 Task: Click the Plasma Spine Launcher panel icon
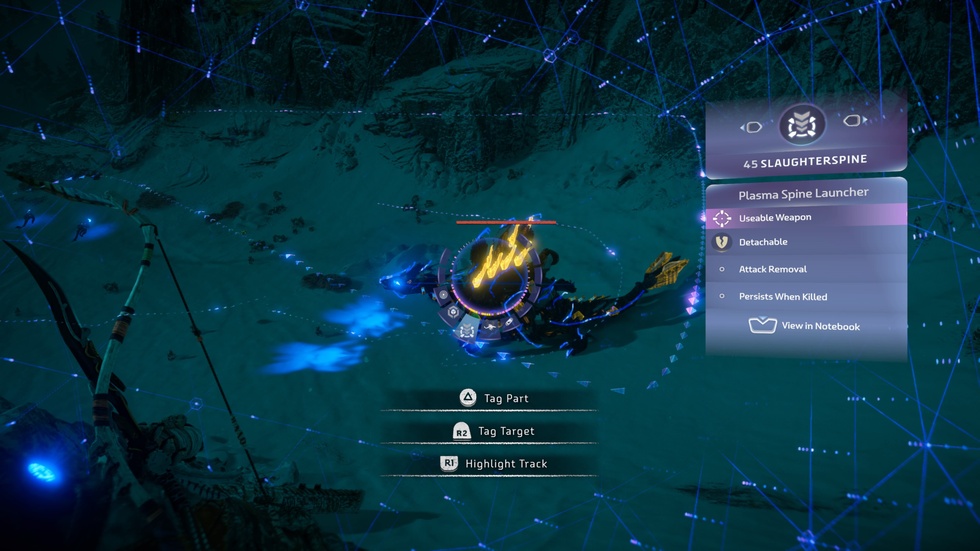pyautogui.click(x=802, y=125)
